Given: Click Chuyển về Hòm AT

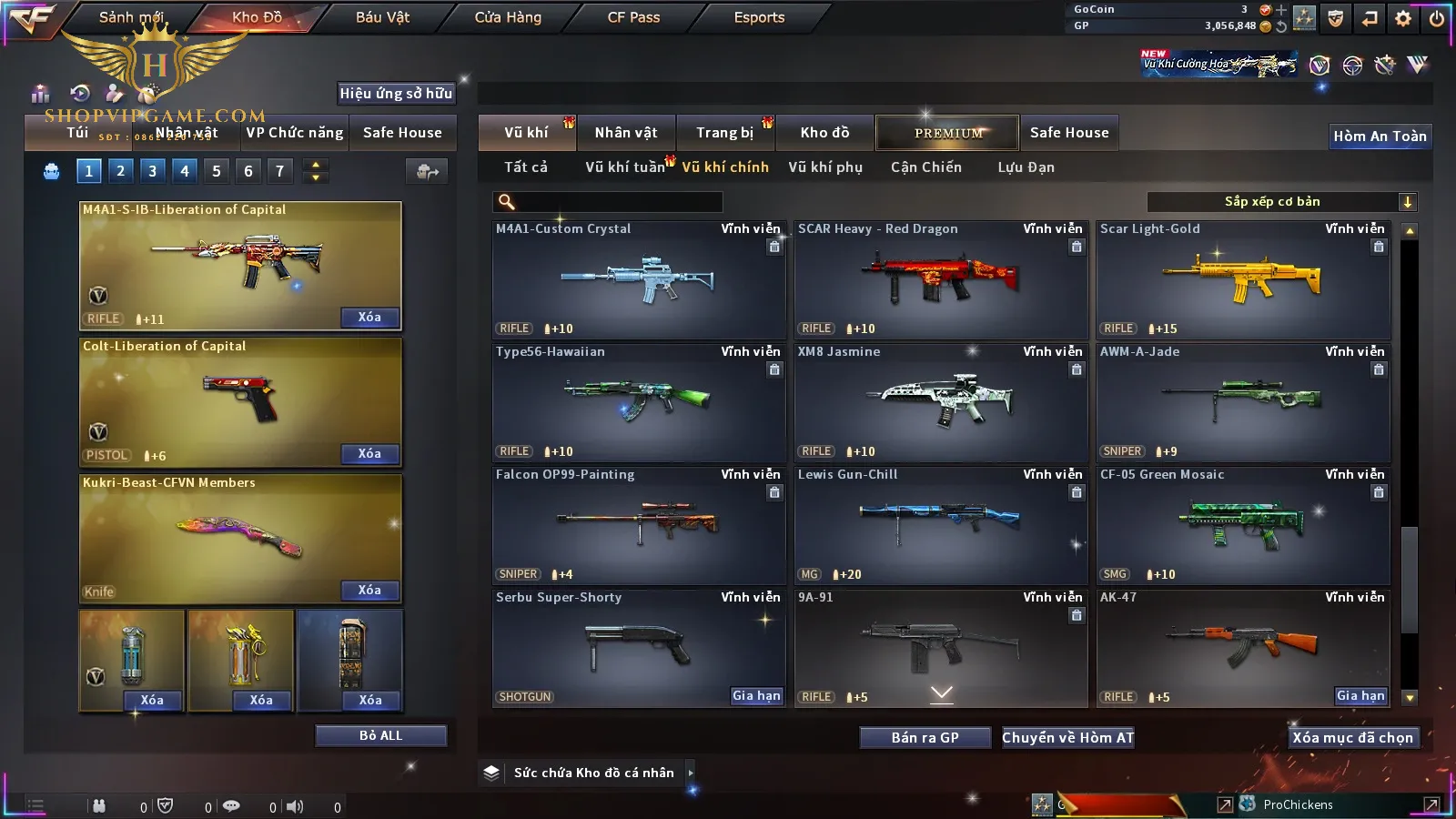Looking at the screenshot, I should click(1068, 738).
